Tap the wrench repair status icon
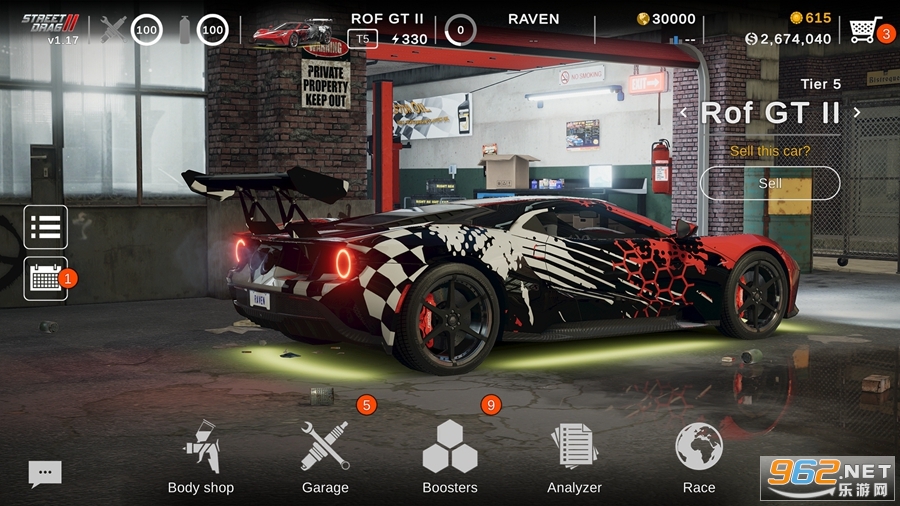 114,30
